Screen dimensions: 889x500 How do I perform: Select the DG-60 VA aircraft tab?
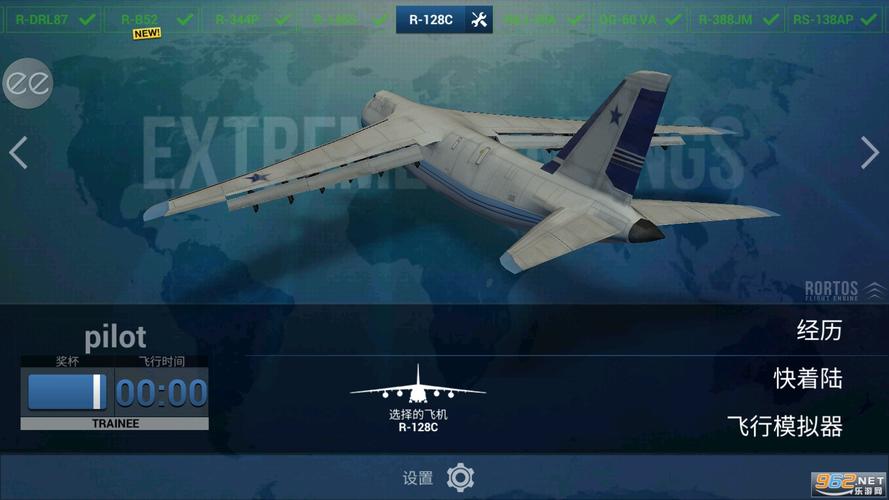[640, 19]
